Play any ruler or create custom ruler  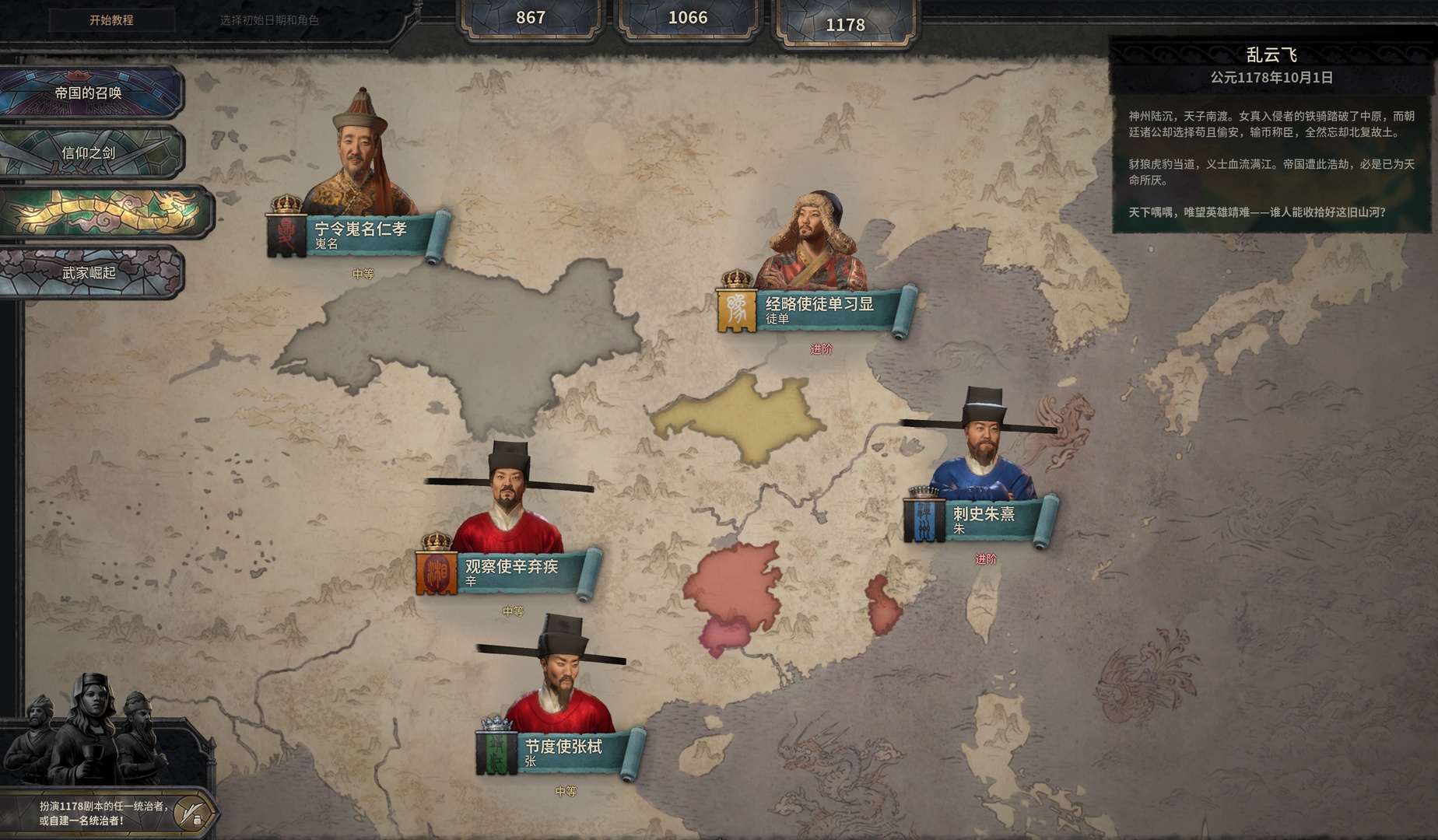pyautogui.click(x=105, y=813)
